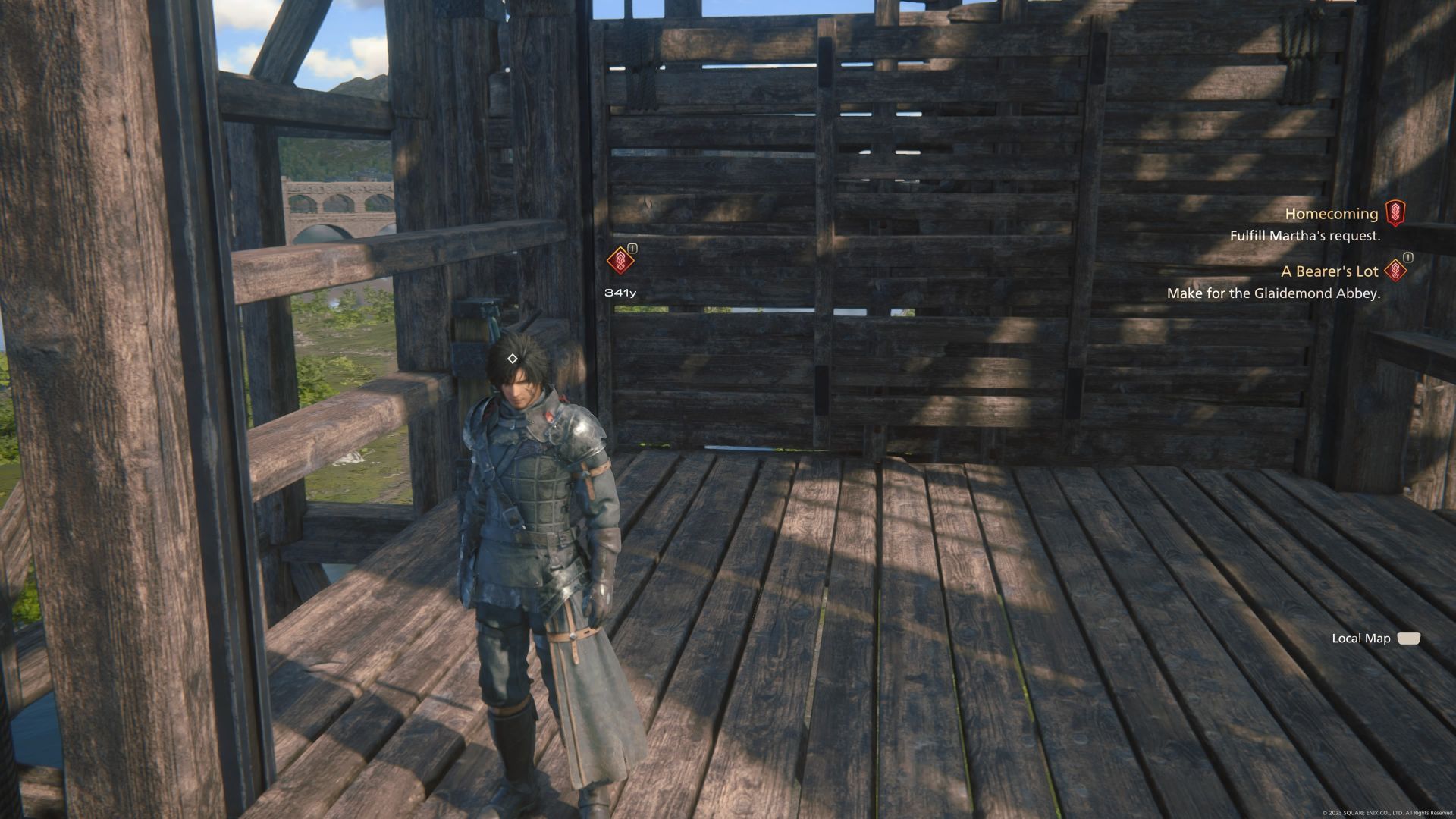Toggle tracking of the Homecoming quest title

click(1331, 214)
